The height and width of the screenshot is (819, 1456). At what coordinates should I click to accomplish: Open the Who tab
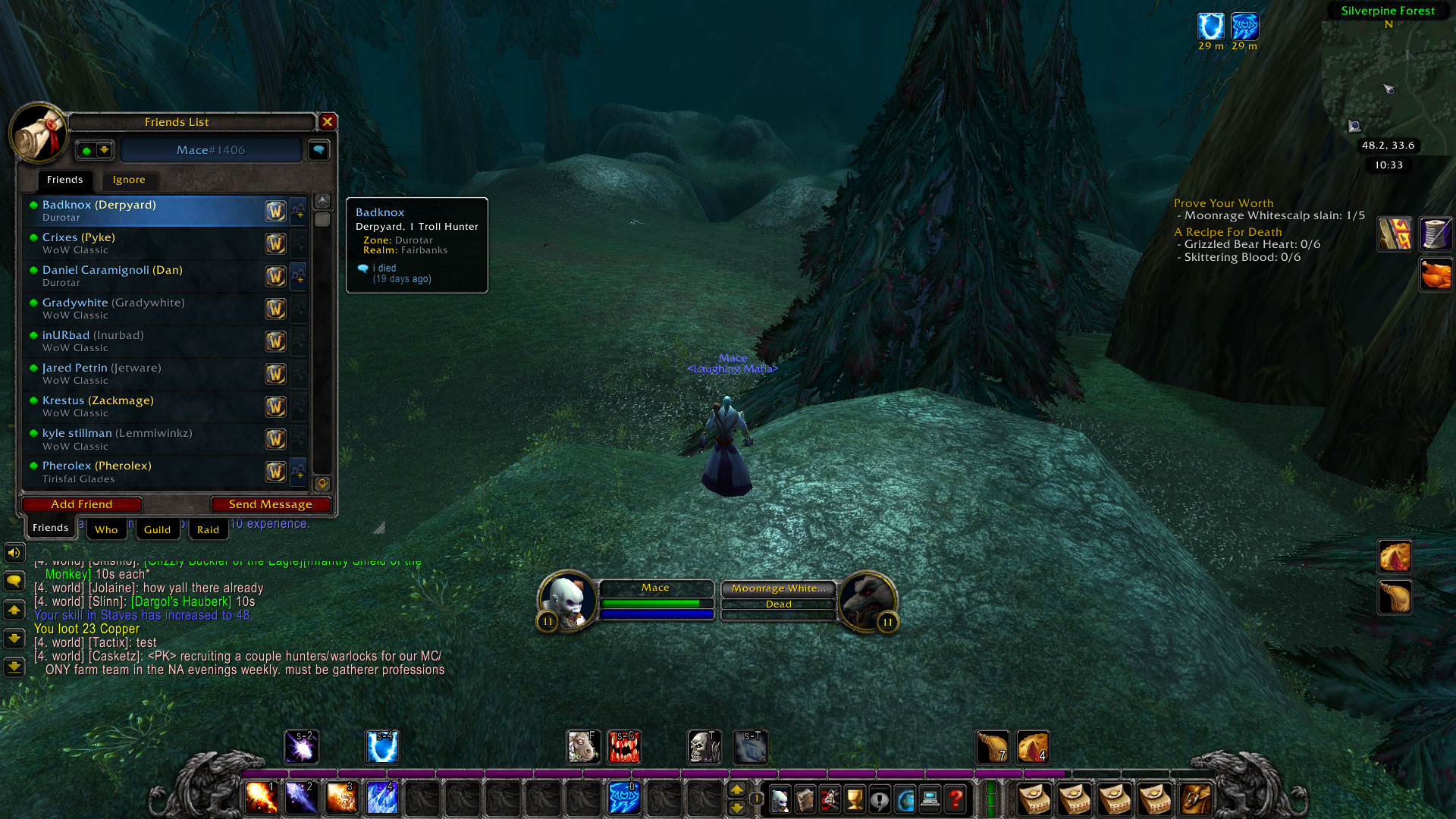pyautogui.click(x=106, y=529)
